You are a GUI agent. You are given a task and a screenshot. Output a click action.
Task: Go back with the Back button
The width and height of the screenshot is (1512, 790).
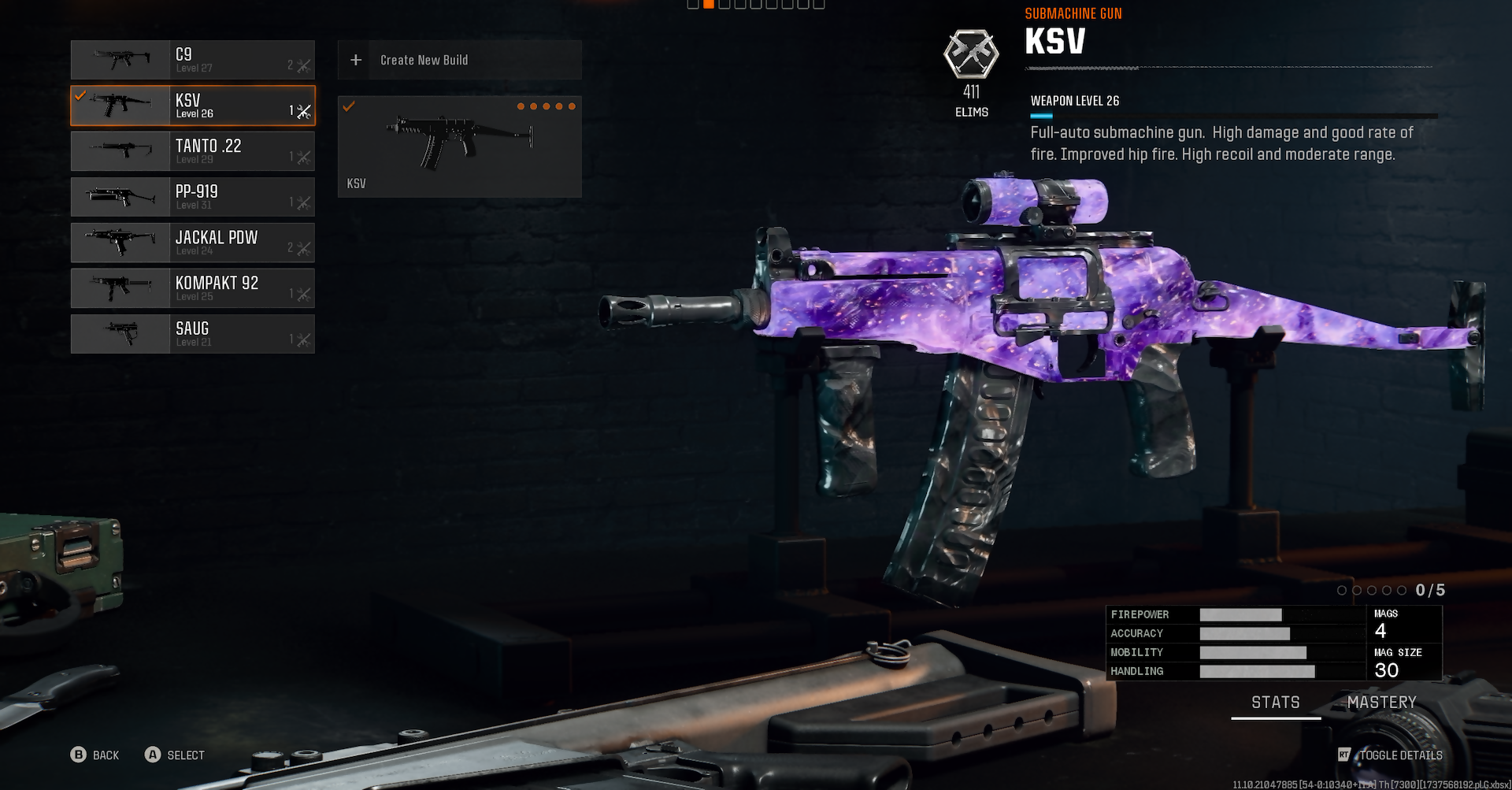95,755
